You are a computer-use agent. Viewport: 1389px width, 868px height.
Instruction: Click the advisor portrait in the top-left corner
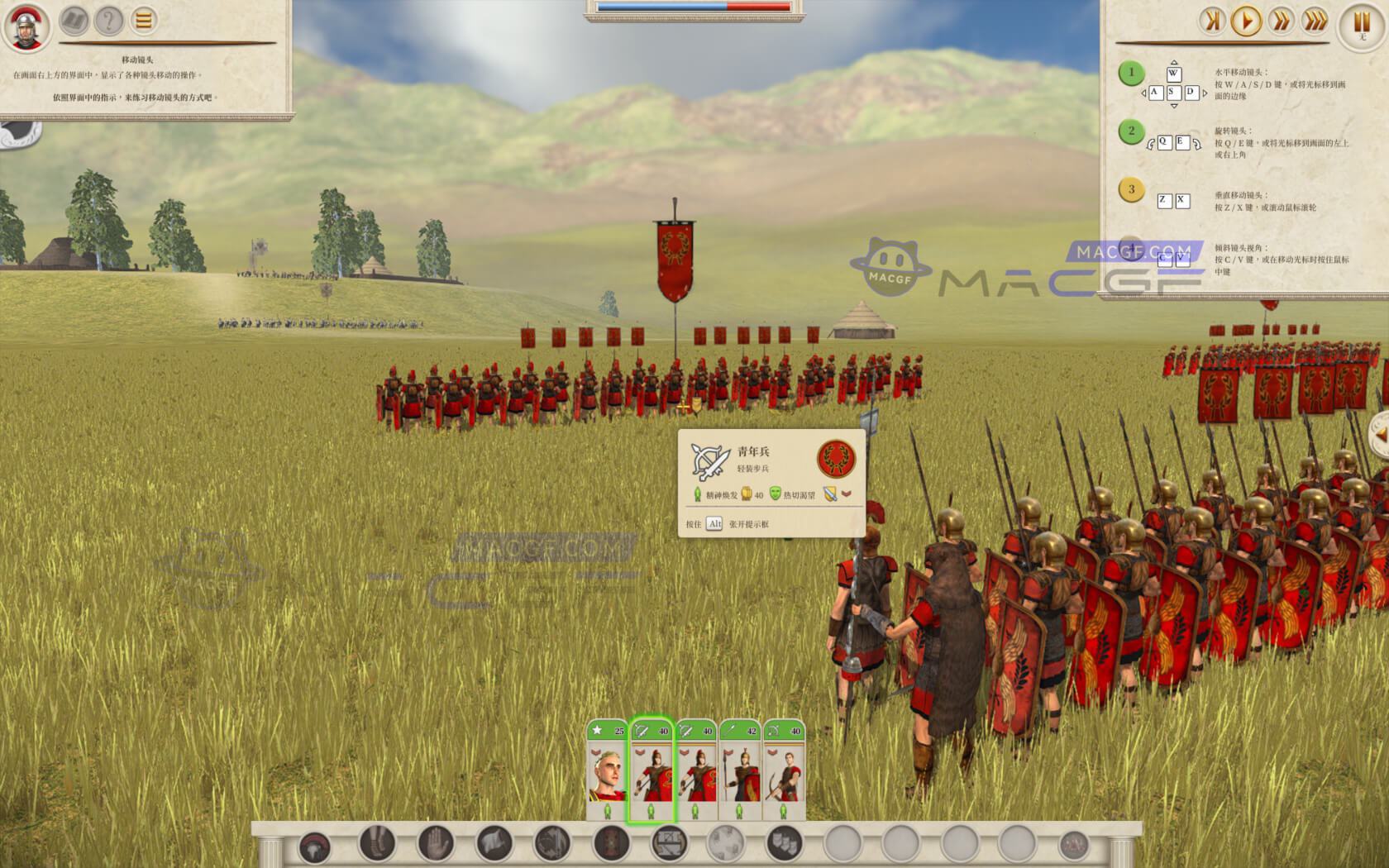pyautogui.click(x=26, y=26)
